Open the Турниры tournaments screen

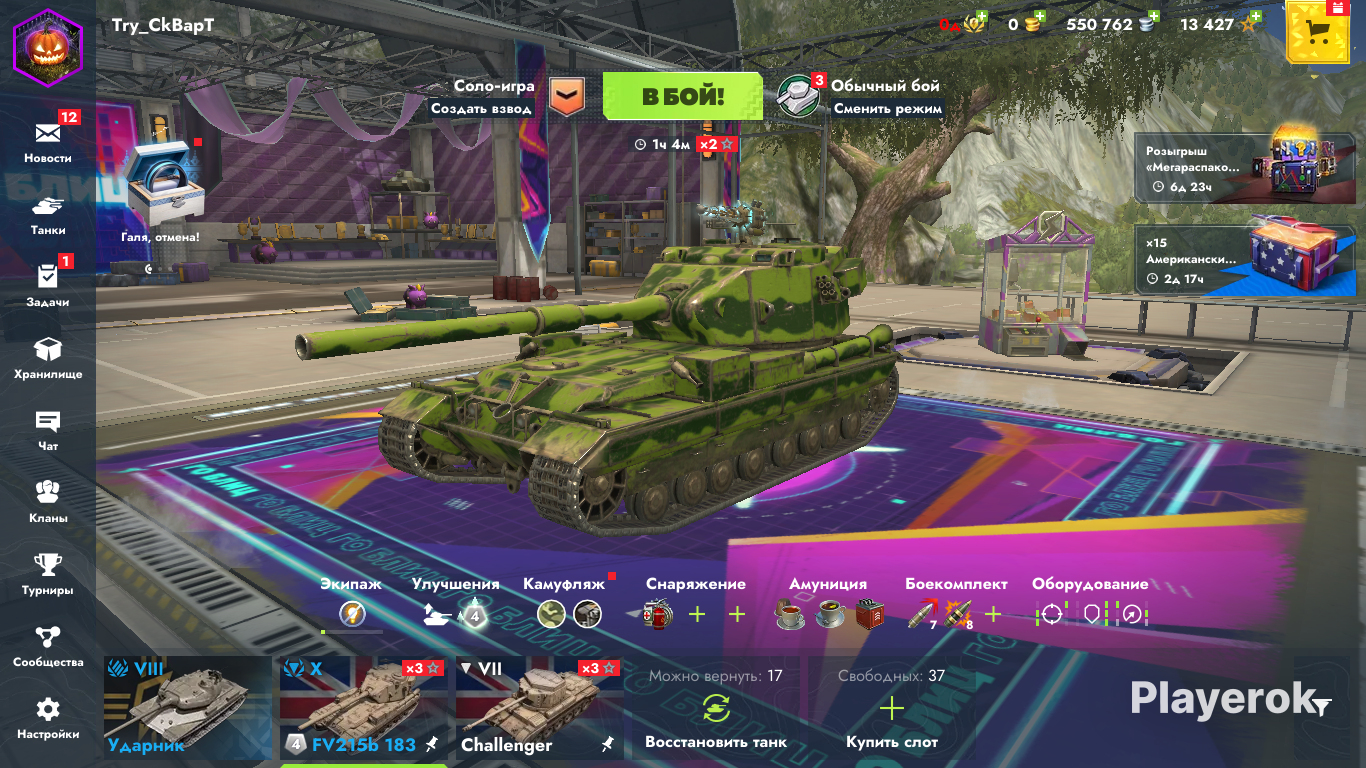coord(48,572)
